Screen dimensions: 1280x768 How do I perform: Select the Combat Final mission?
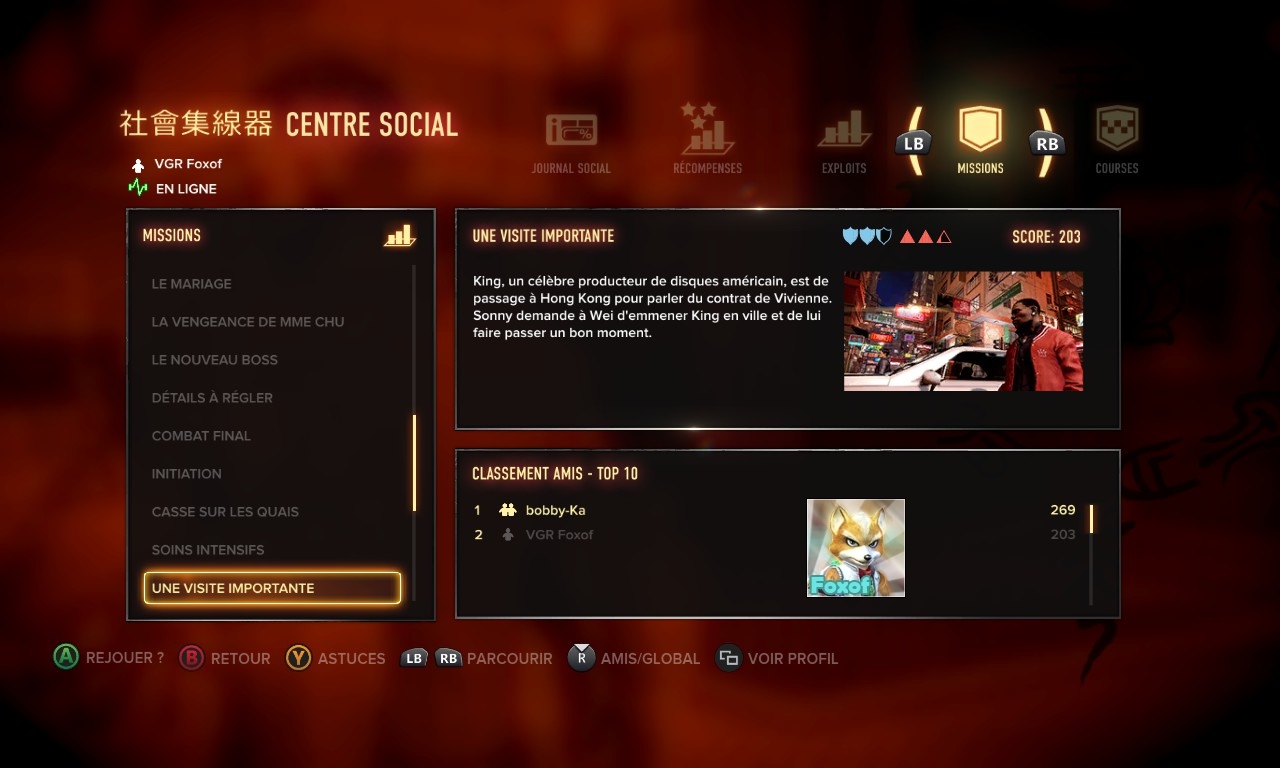201,436
